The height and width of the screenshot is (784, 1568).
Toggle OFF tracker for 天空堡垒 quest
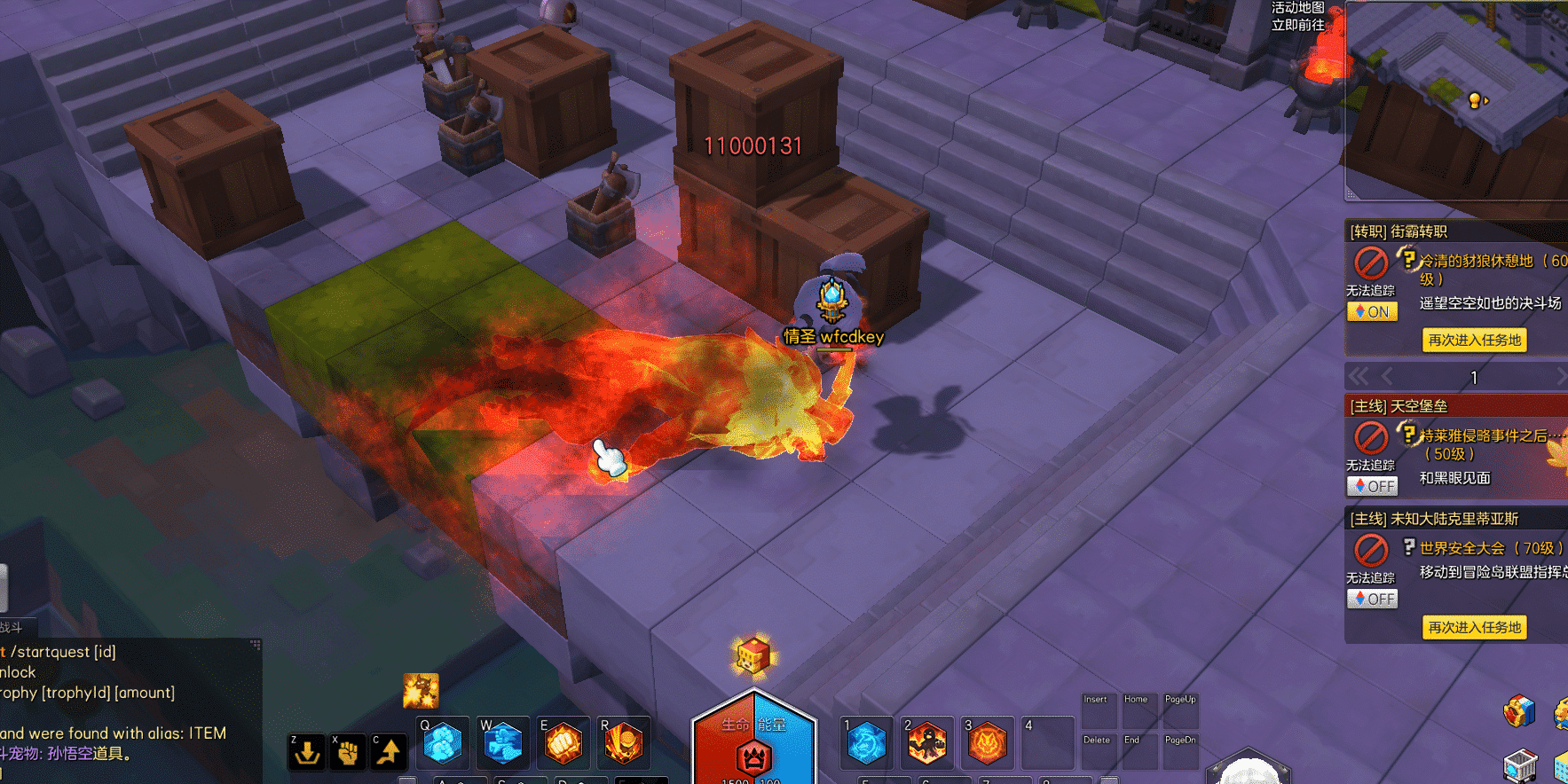(x=1372, y=486)
